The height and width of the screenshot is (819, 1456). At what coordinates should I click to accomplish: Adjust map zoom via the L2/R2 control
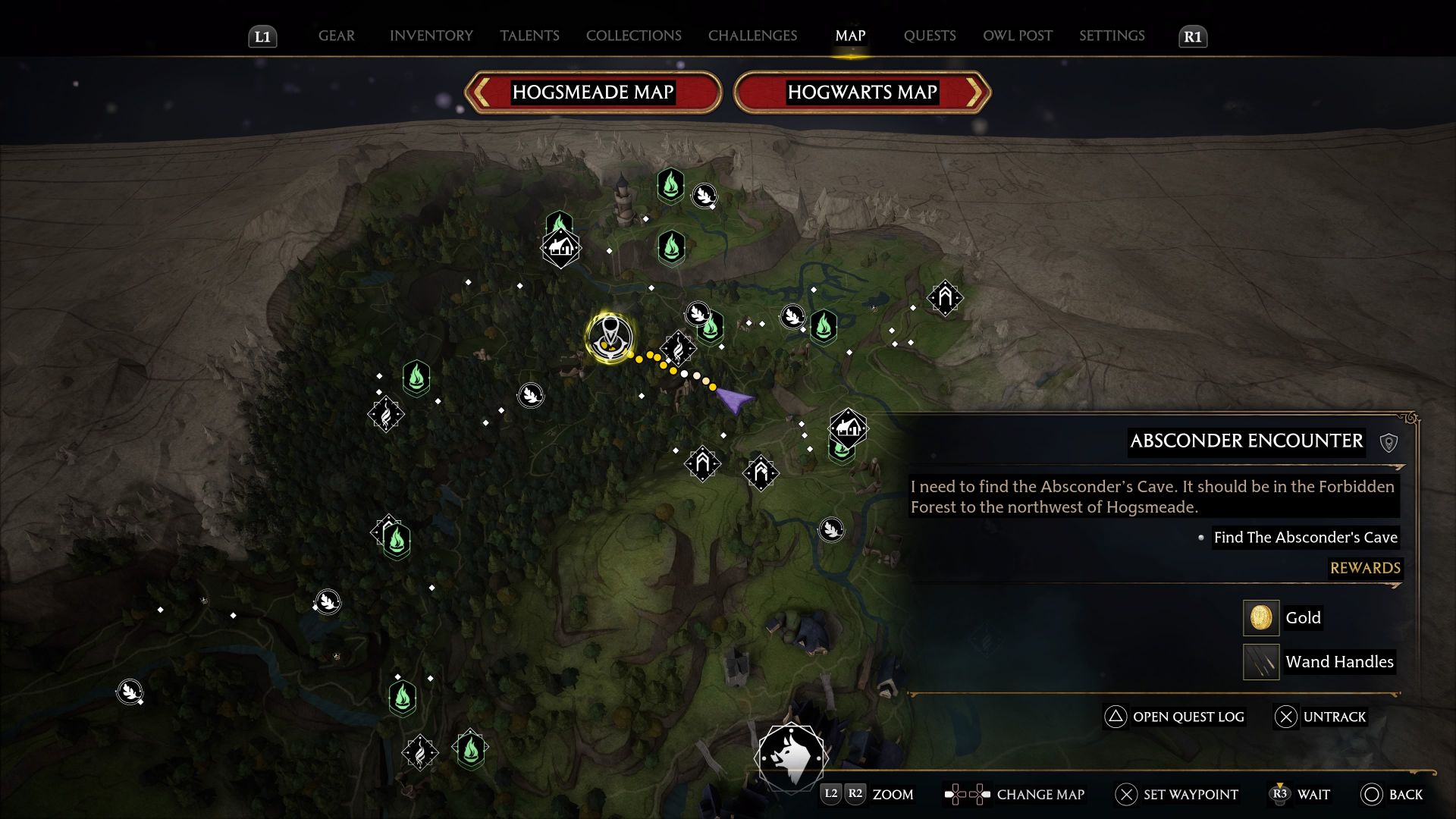[x=844, y=795]
